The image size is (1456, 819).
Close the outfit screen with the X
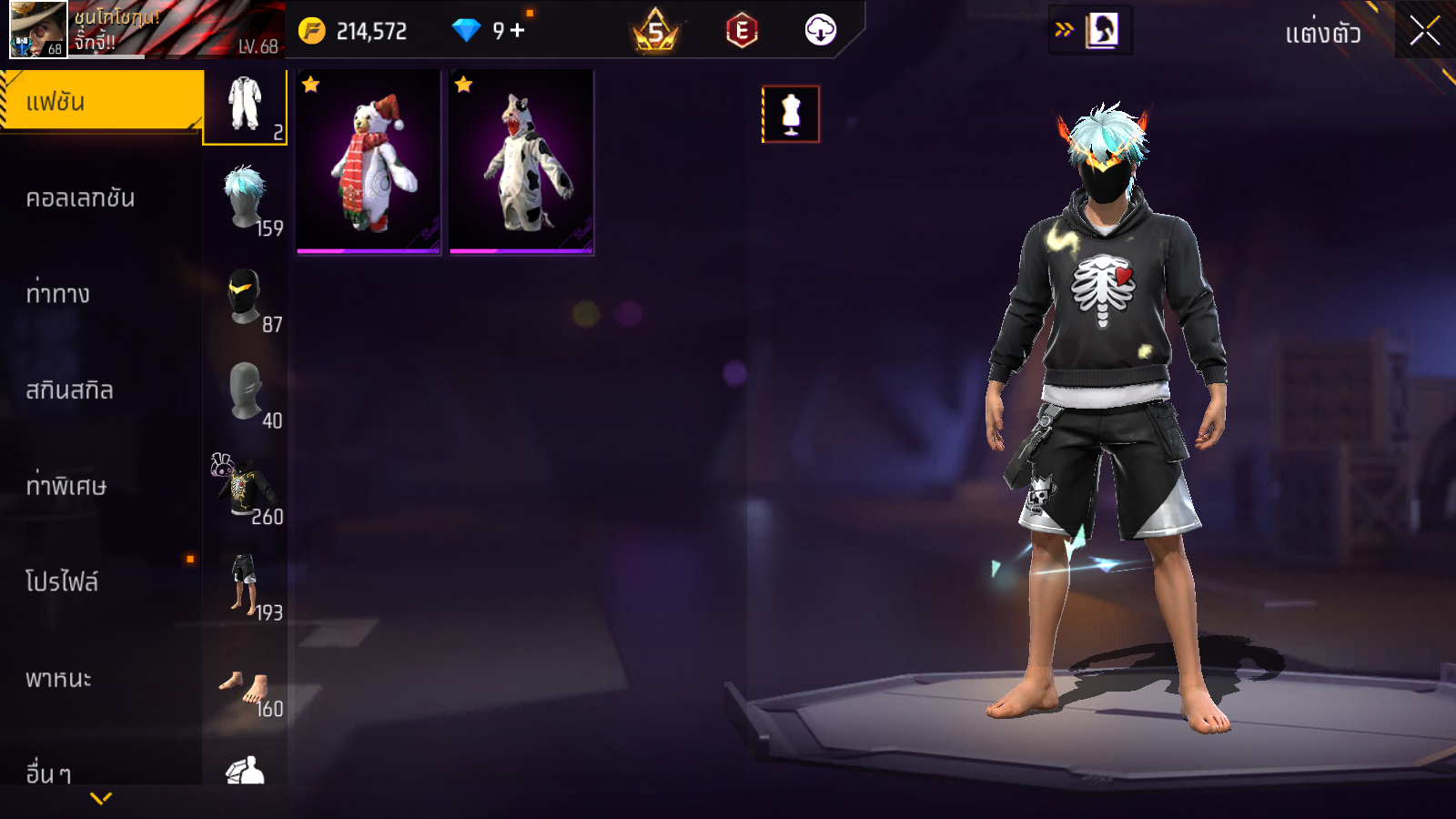(x=1424, y=31)
